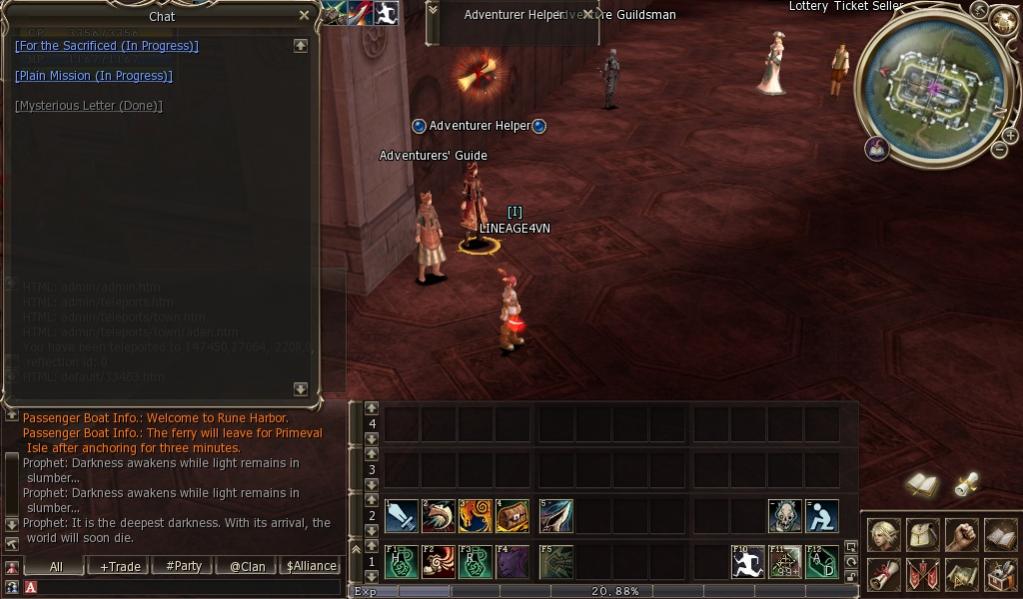The height and width of the screenshot is (599, 1023).
Task: Switch to the $Alliance chat tab
Action: click(311, 566)
